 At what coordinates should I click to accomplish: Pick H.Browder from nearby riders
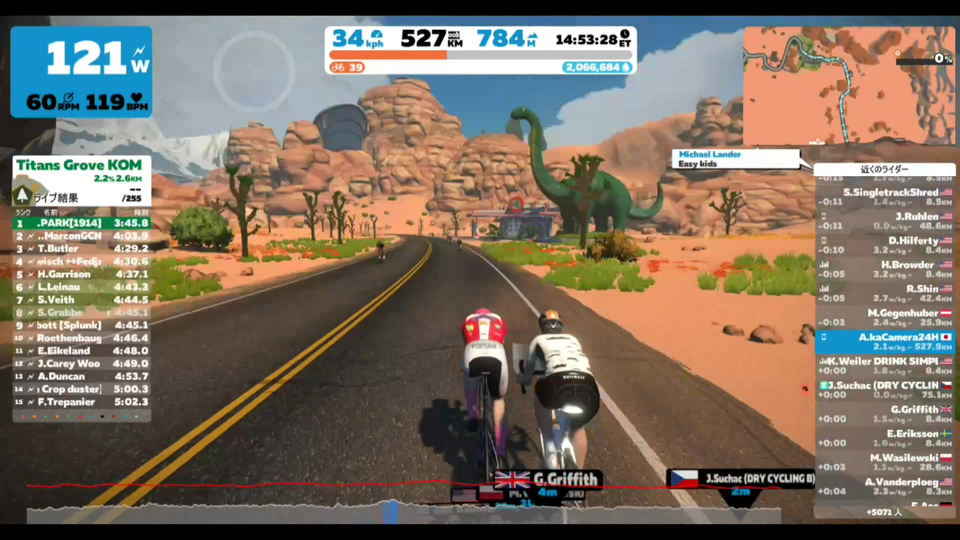point(884,269)
